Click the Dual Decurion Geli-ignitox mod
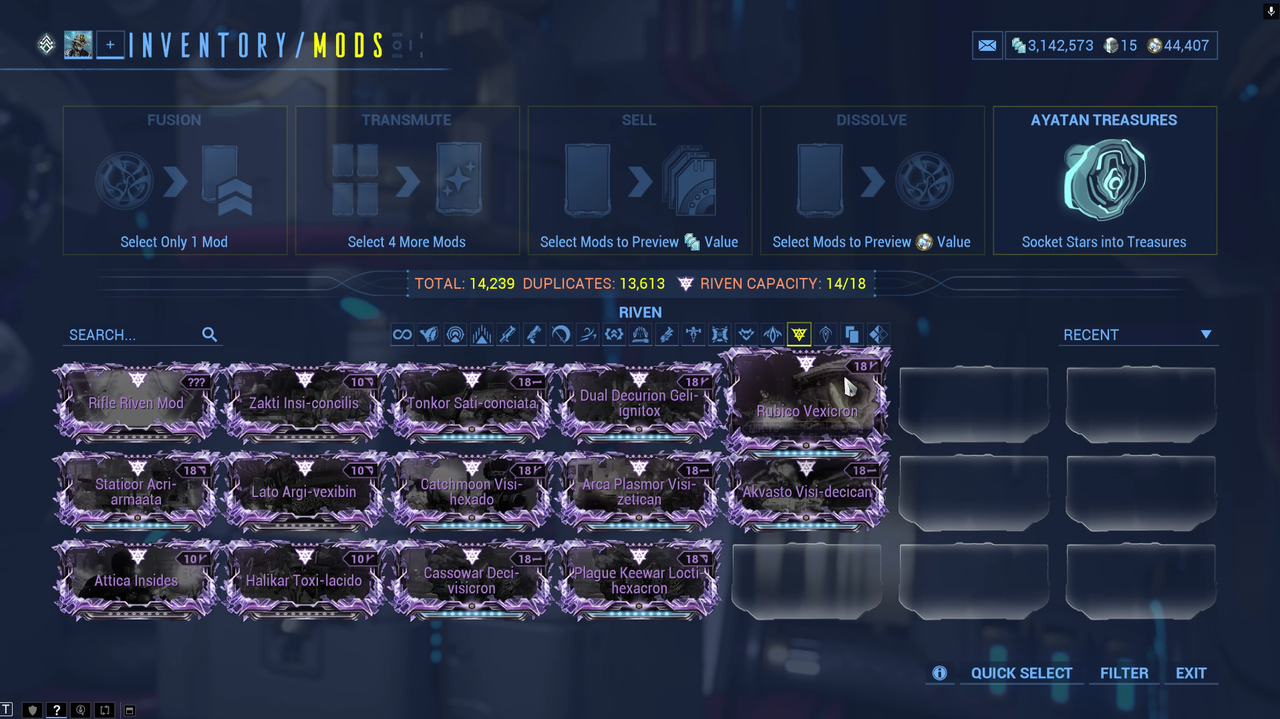The height and width of the screenshot is (719, 1280). pos(639,404)
